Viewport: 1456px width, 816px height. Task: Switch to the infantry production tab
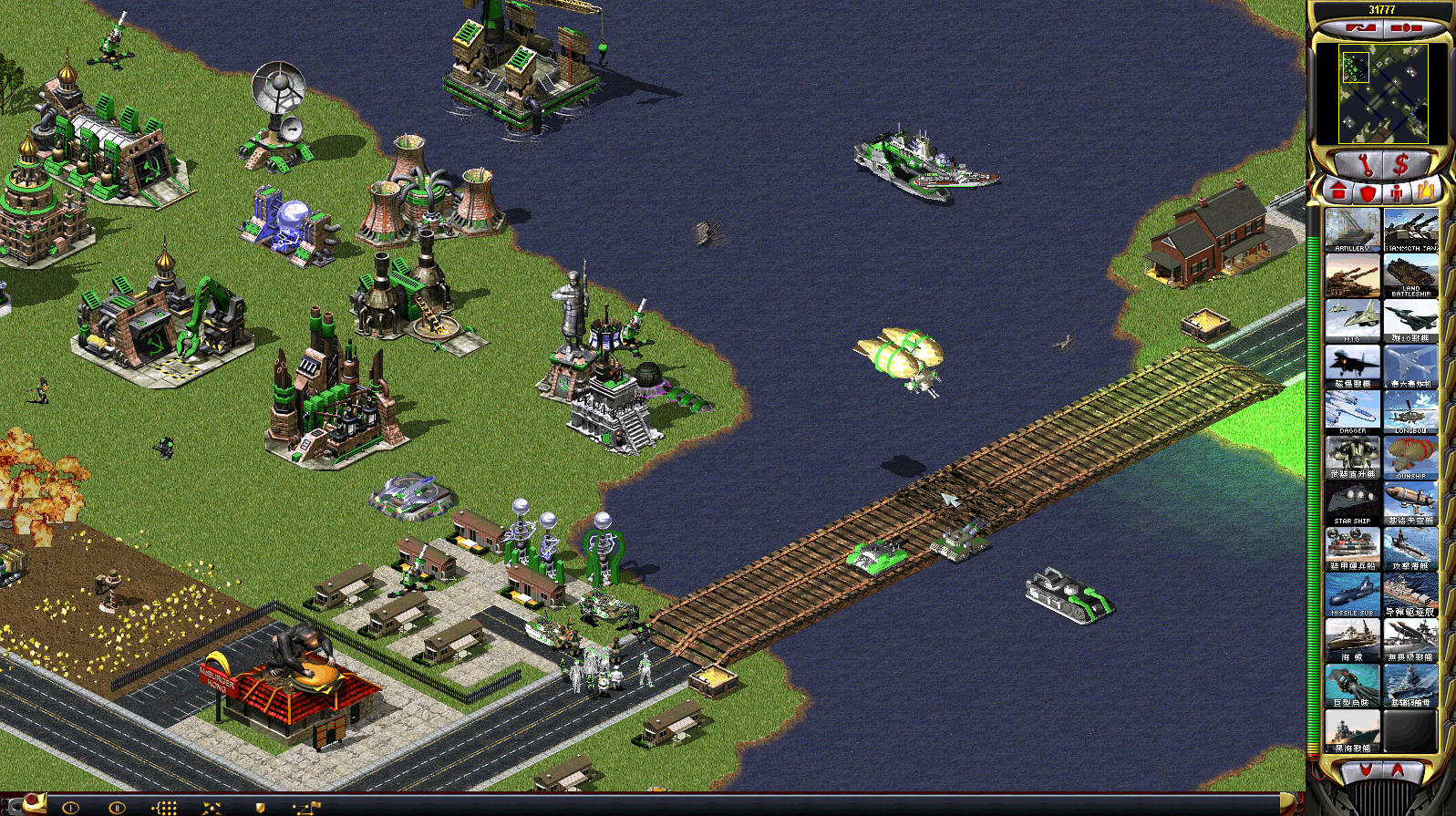pyautogui.click(x=1397, y=192)
